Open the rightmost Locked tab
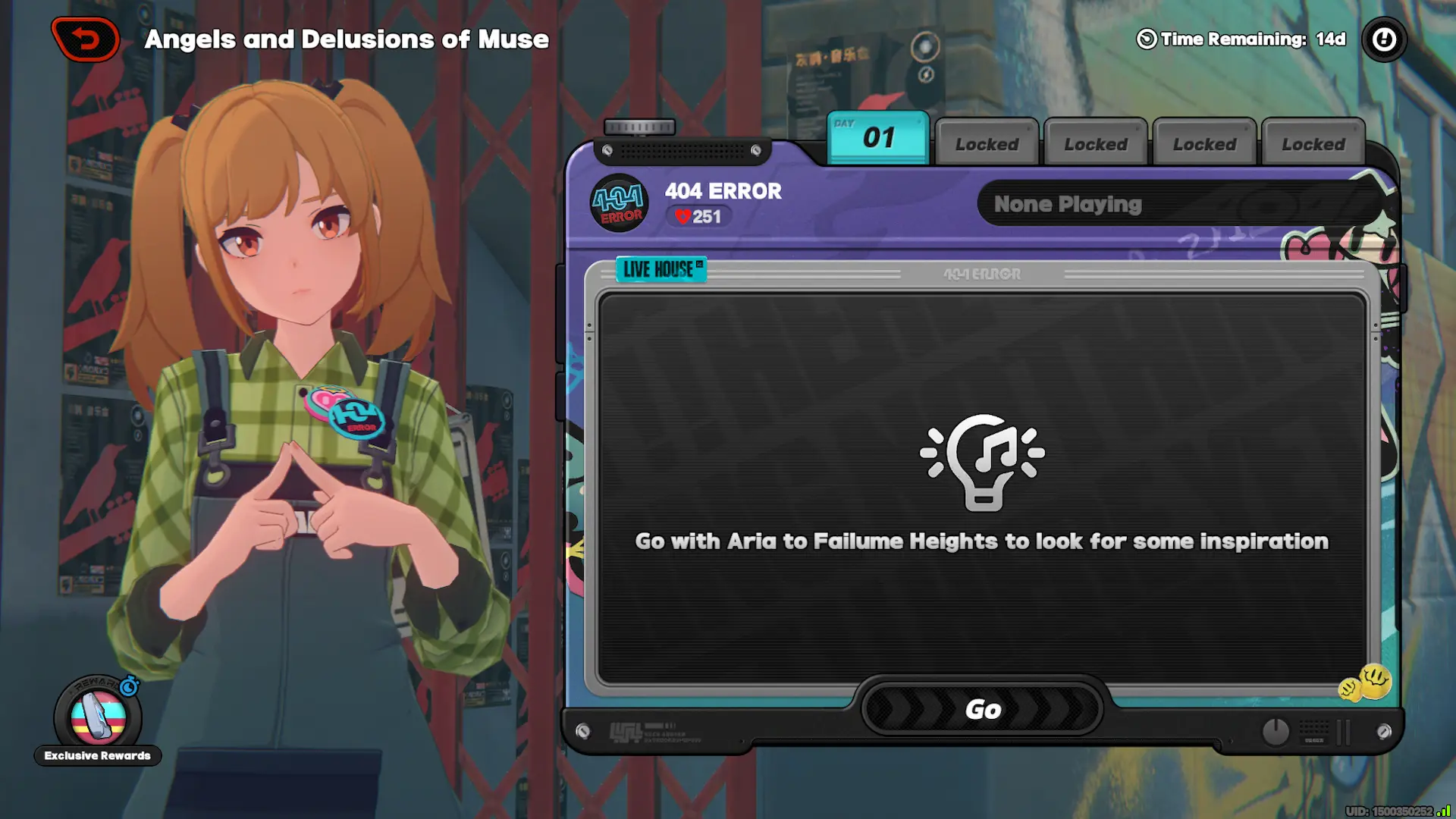 (x=1313, y=143)
